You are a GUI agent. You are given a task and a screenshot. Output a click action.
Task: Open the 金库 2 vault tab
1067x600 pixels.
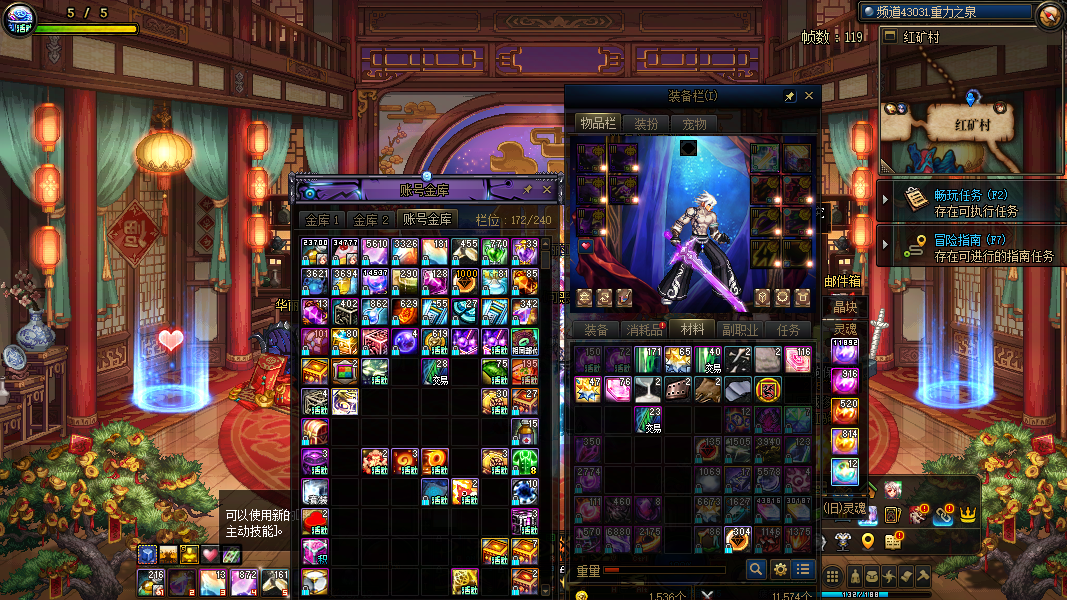click(x=370, y=220)
